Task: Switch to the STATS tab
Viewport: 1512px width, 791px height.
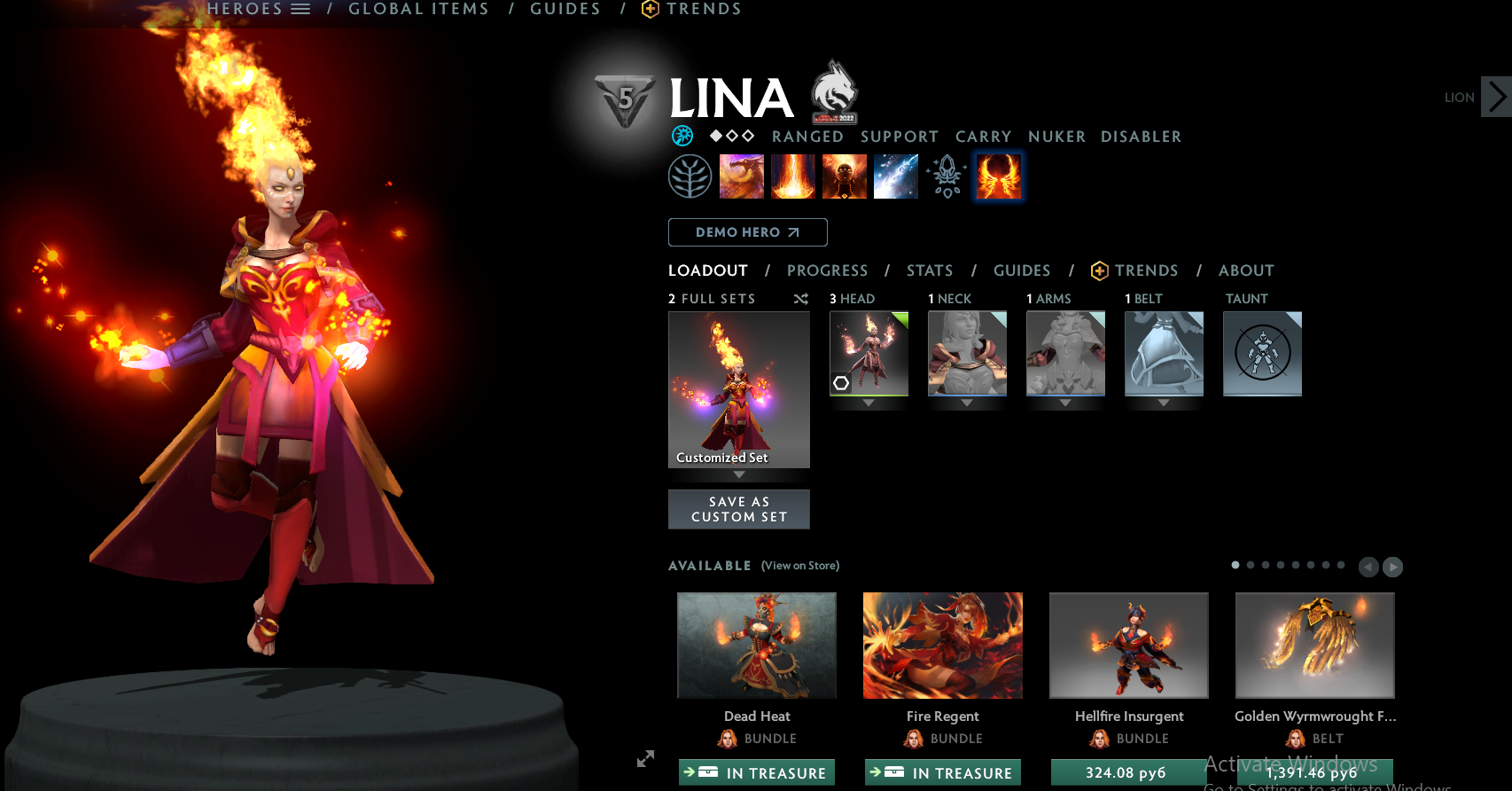Action: coord(929,270)
